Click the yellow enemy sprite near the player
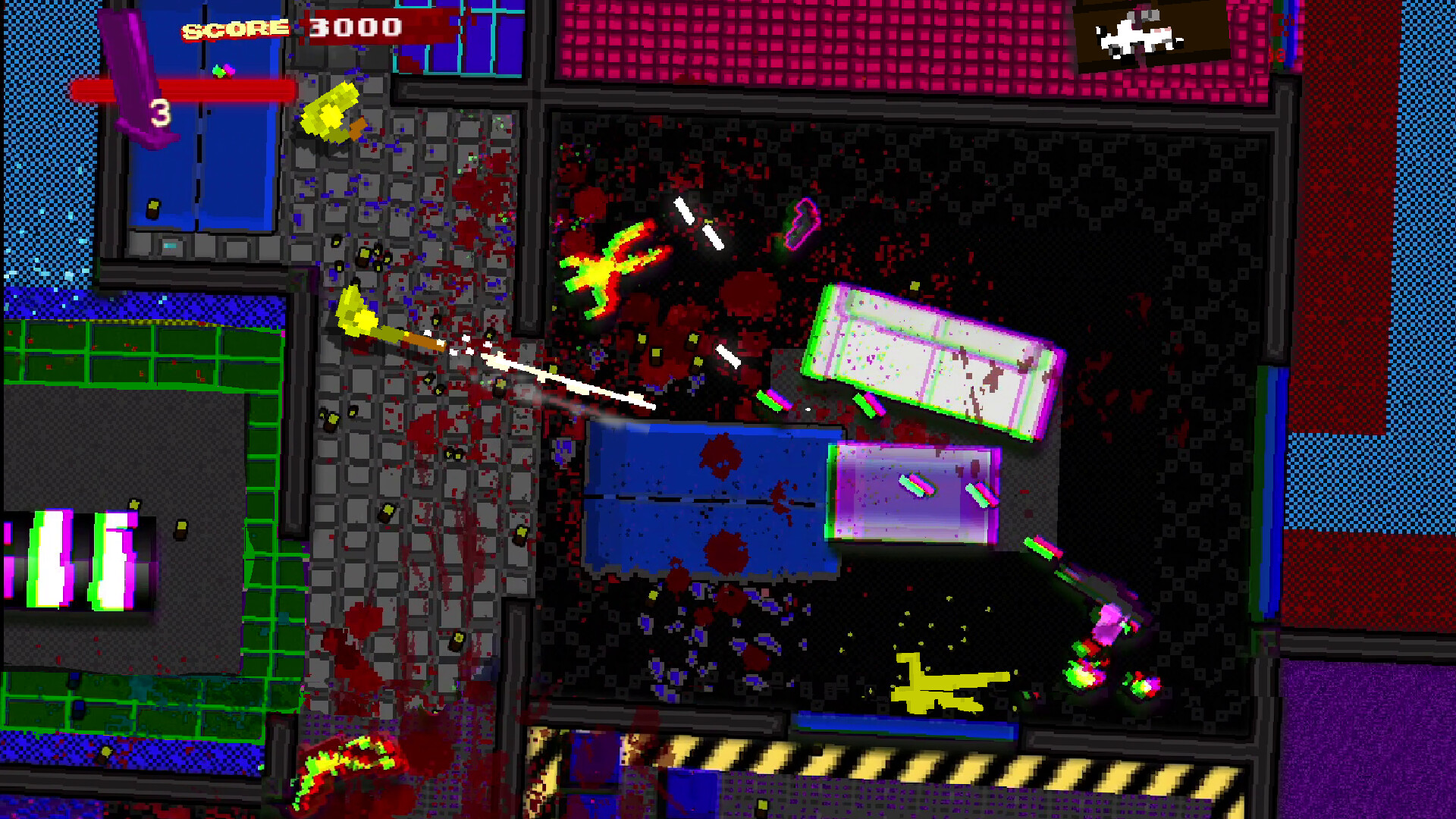This screenshot has width=1456, height=819. coord(330,114)
